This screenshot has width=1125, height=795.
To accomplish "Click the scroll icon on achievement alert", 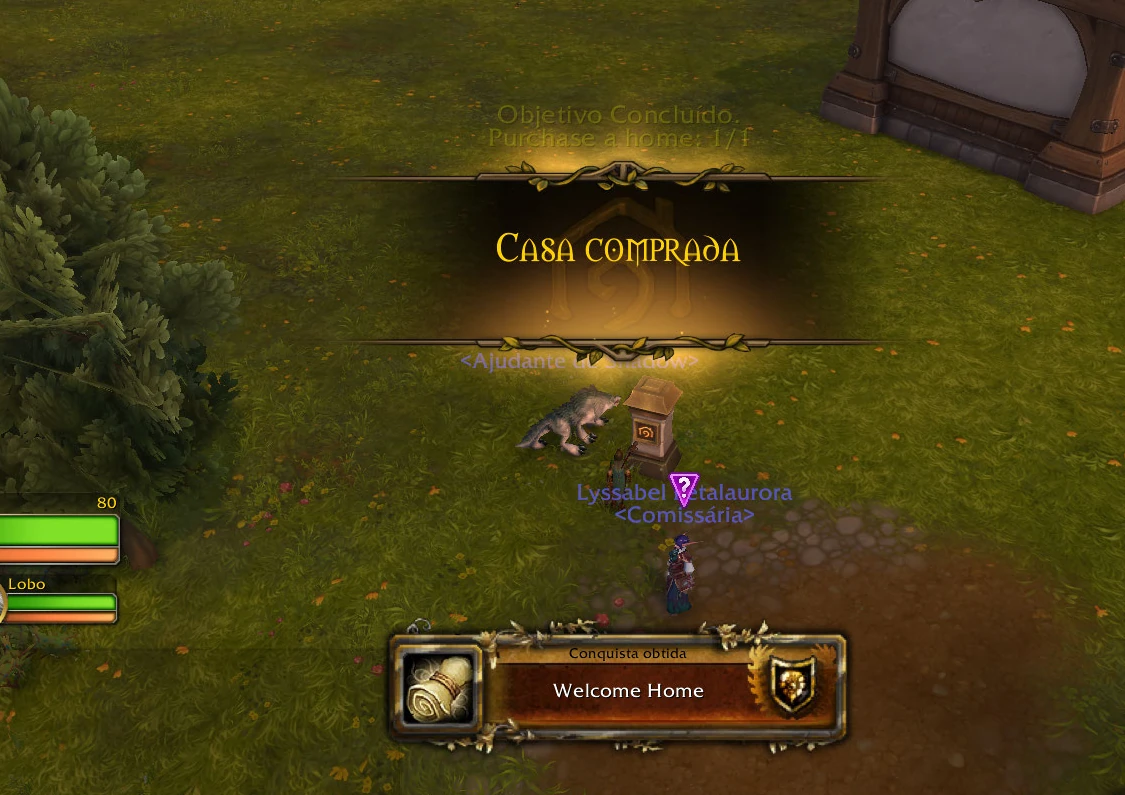I will [x=437, y=689].
